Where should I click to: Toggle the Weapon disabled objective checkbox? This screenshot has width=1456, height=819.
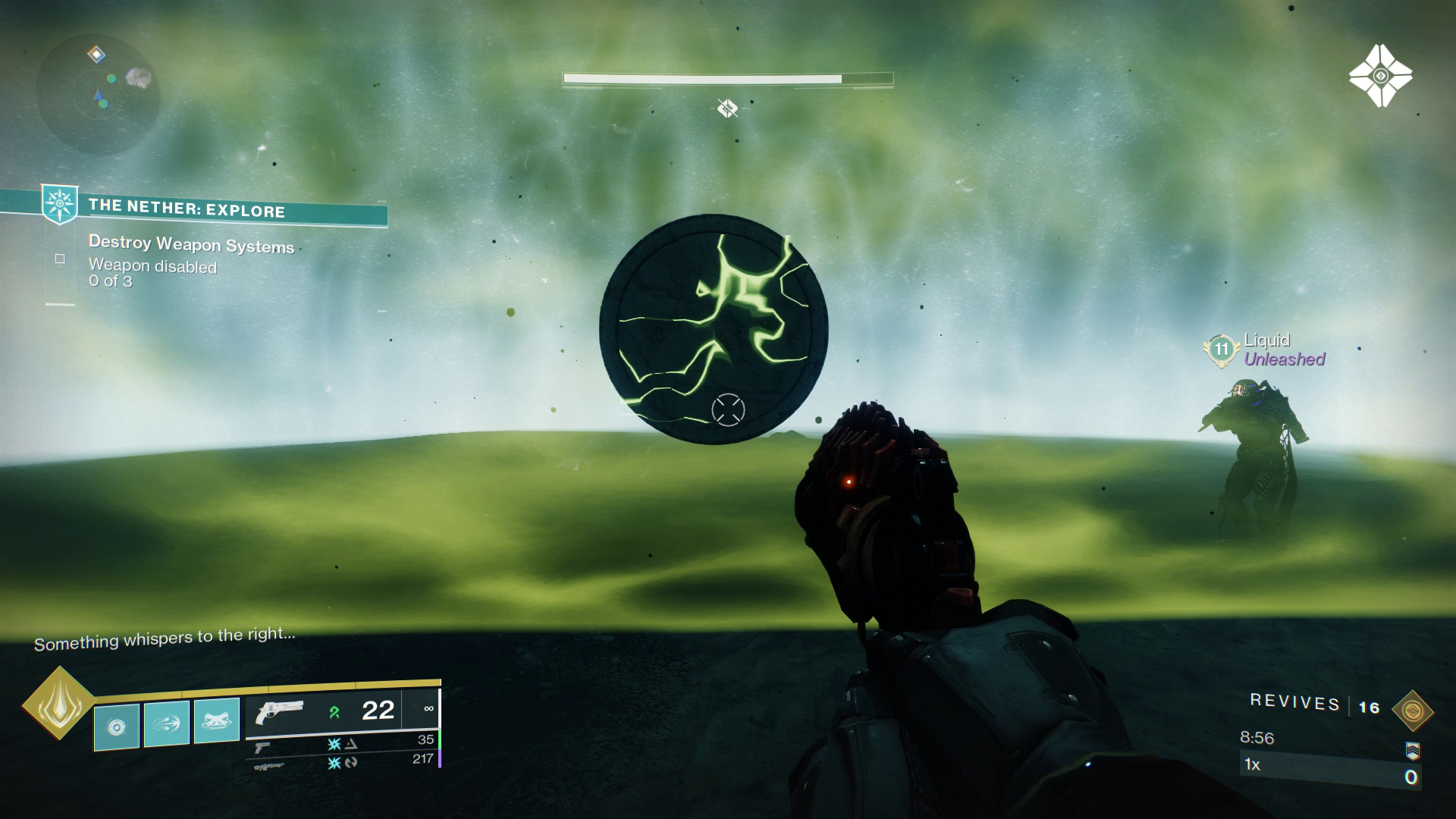(x=59, y=259)
